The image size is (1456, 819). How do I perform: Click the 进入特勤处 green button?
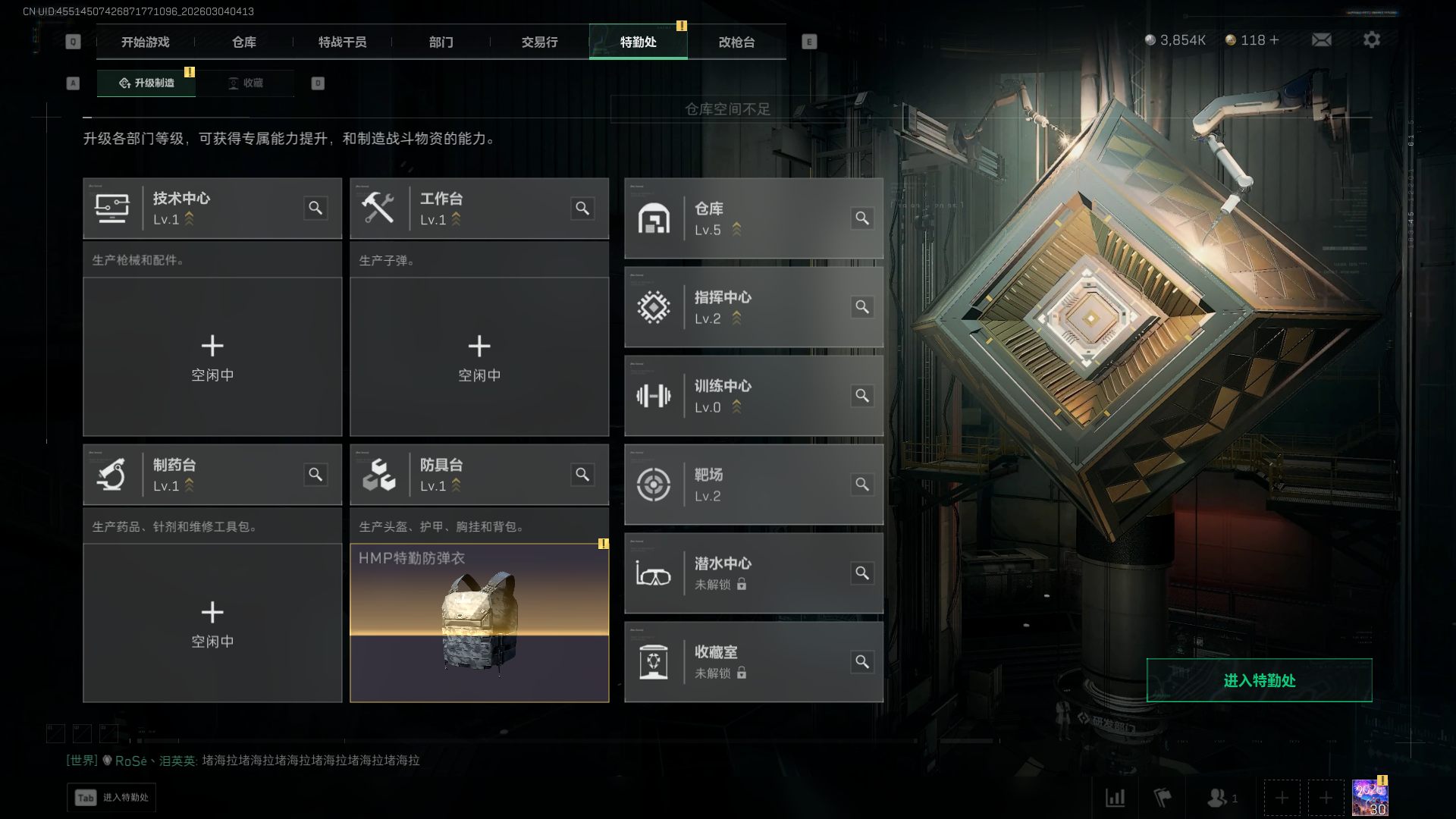pos(1259,680)
